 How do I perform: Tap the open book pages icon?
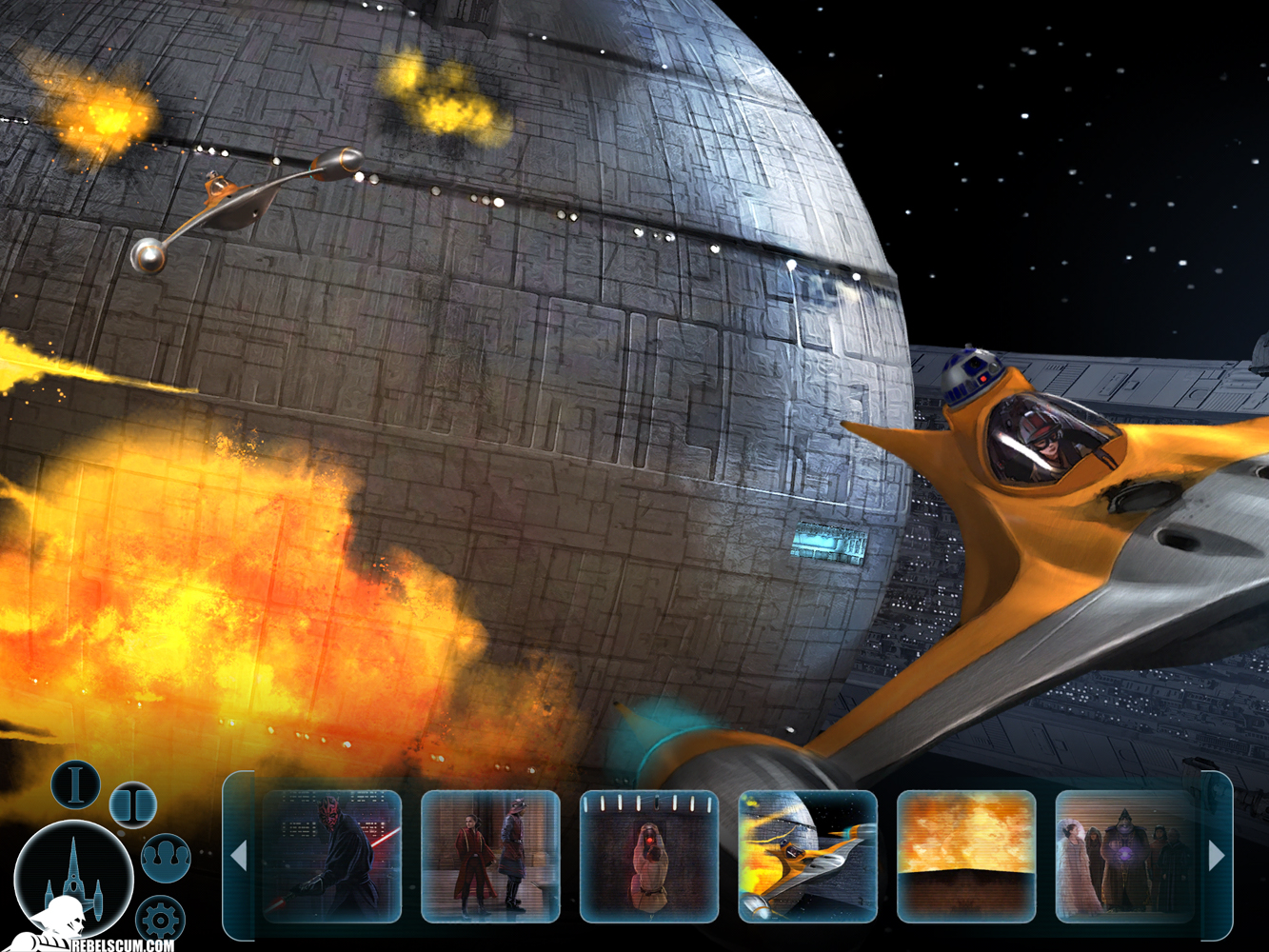pos(133,804)
